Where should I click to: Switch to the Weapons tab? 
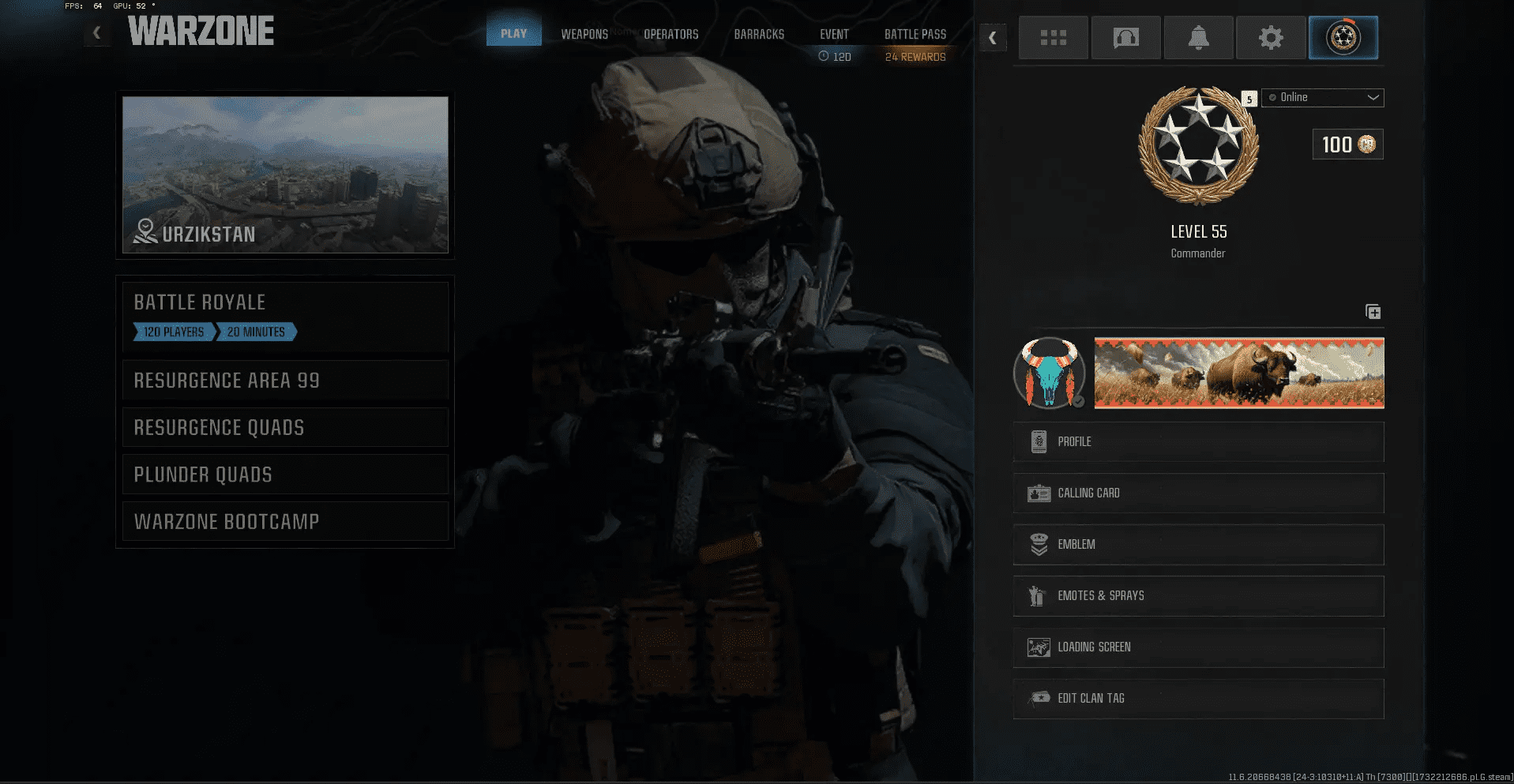(584, 34)
